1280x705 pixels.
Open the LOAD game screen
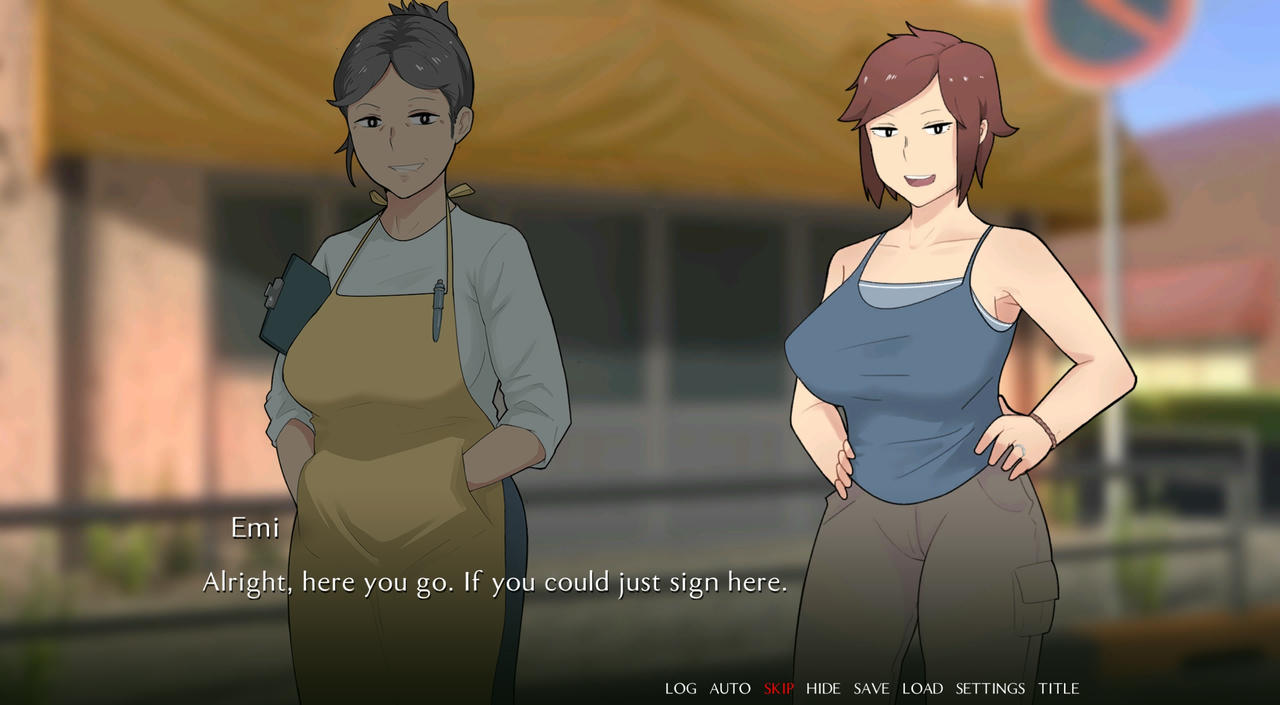(x=922, y=688)
